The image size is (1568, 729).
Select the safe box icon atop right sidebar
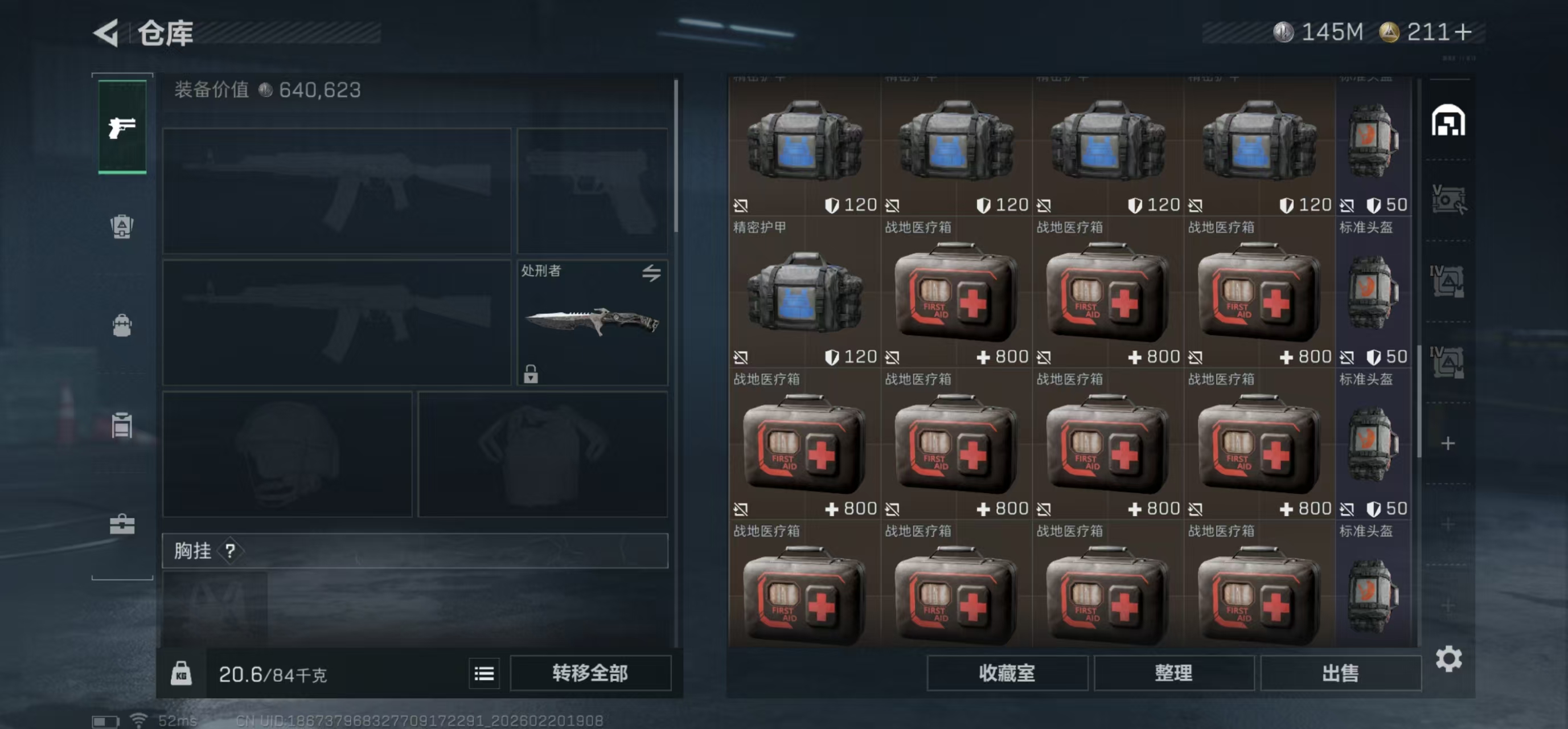[x=1447, y=121]
